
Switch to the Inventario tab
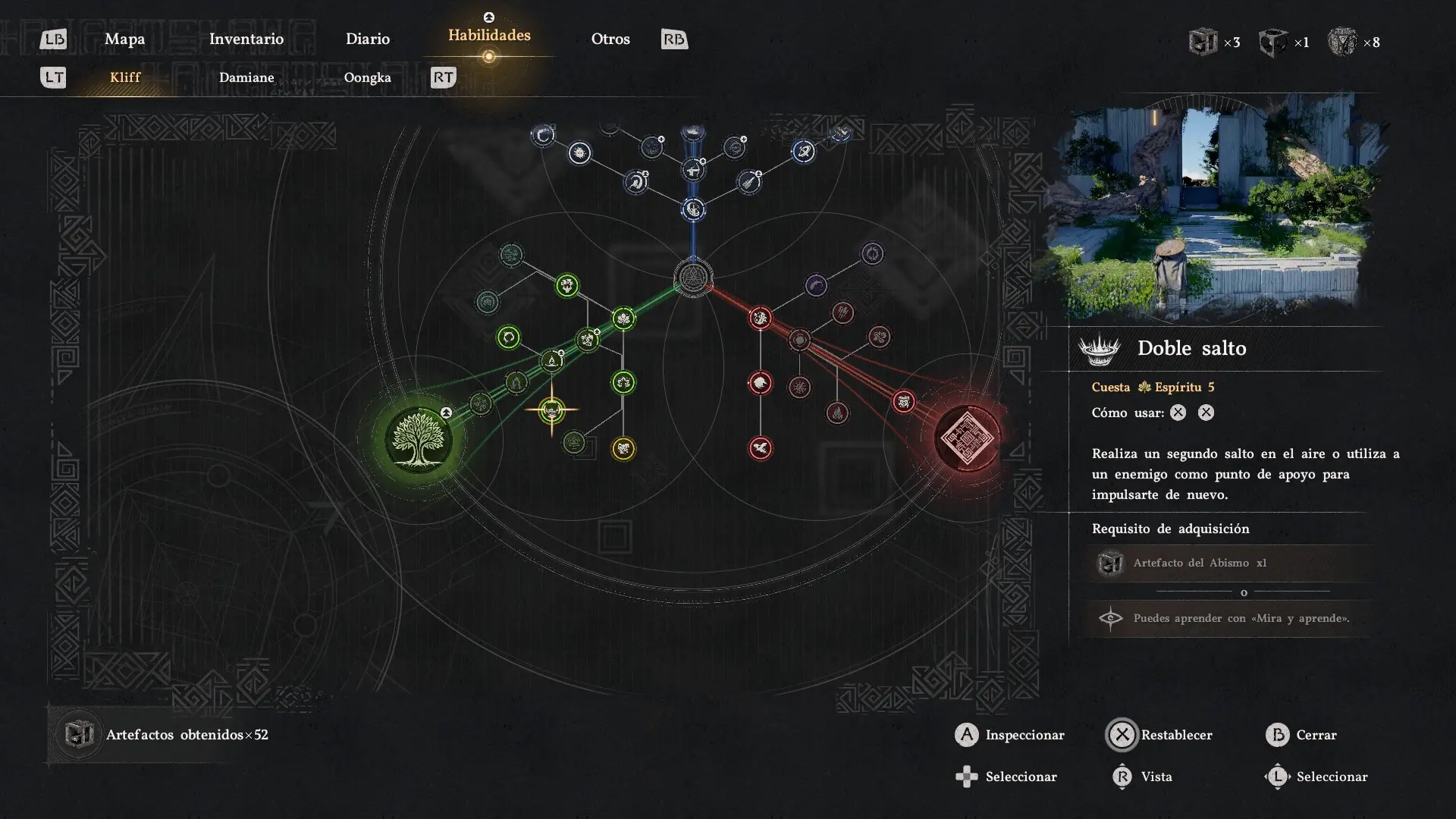pyautogui.click(x=246, y=39)
